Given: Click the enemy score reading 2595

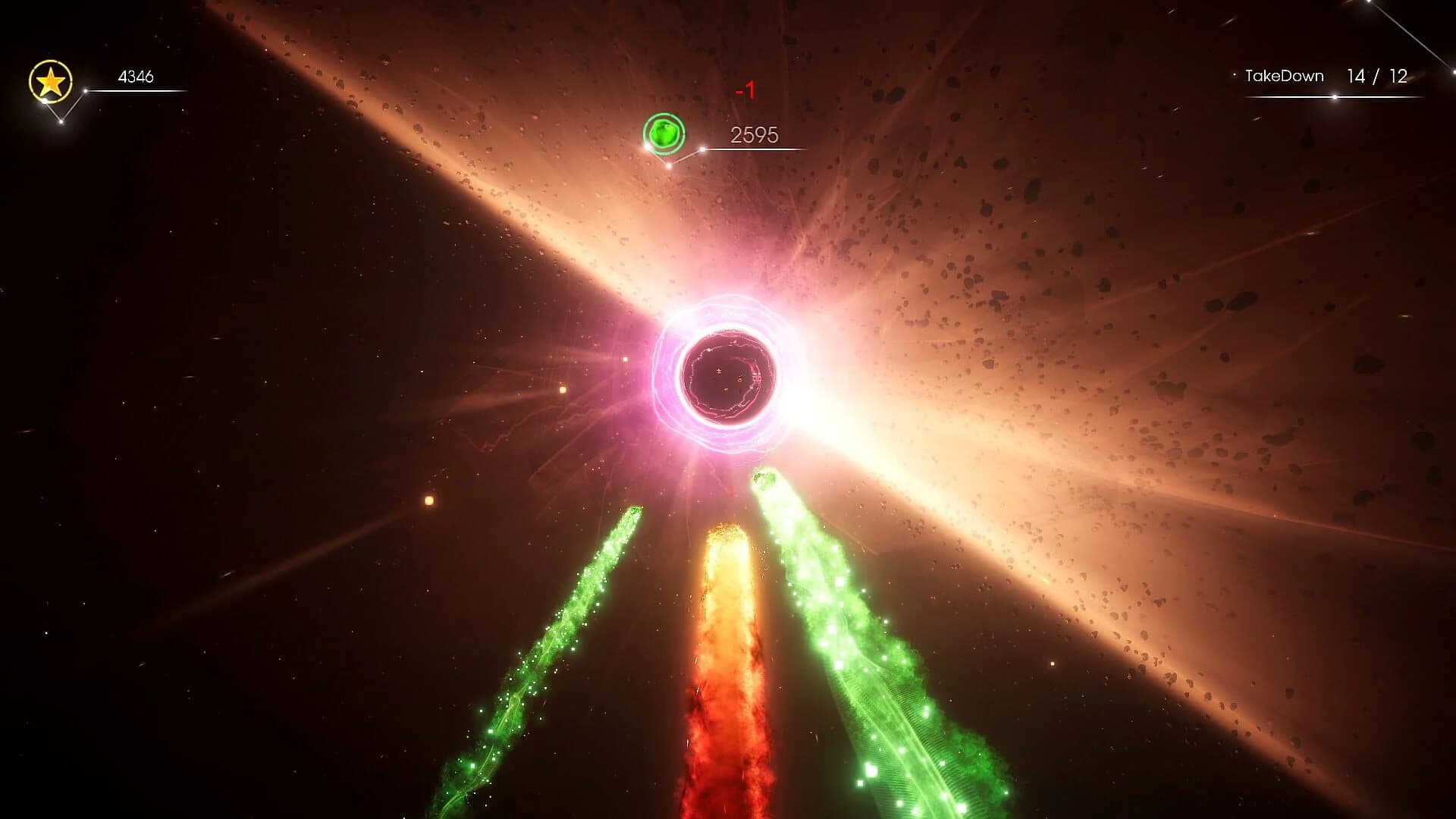Looking at the screenshot, I should (x=754, y=134).
